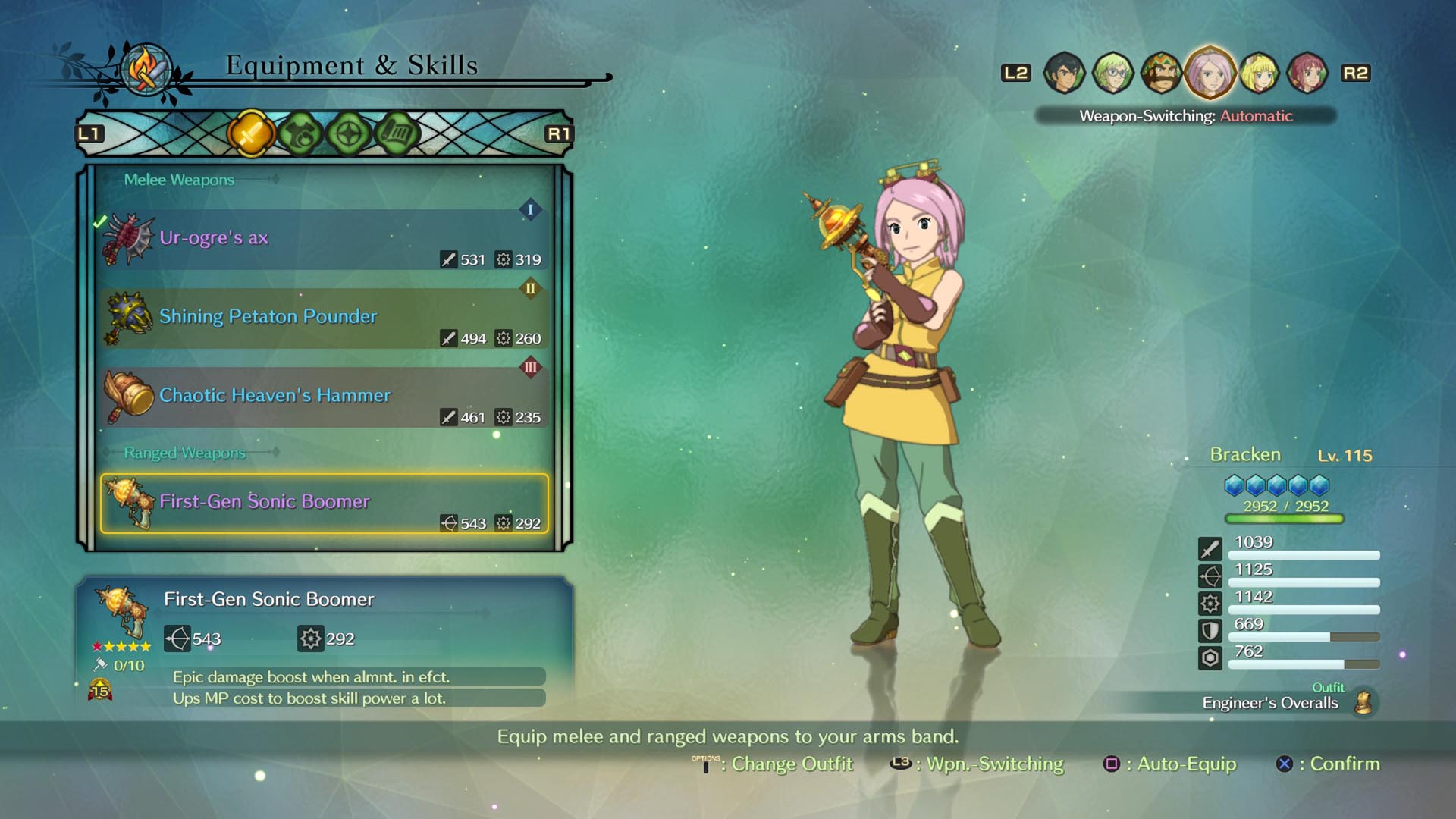Image resolution: width=1456 pixels, height=819 pixels.
Task: Switch to the sword weapons tab
Action: [x=250, y=134]
